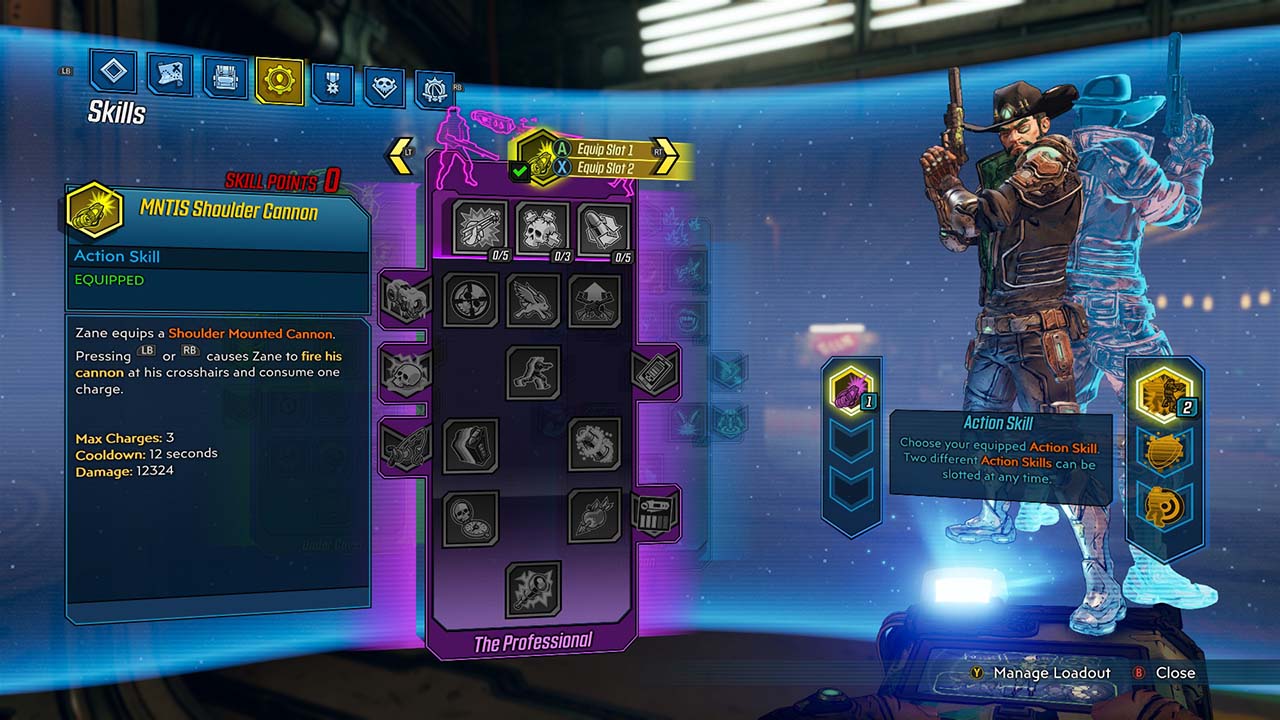Select the horned skull tab
This screenshot has width=1280, height=720.
click(384, 87)
